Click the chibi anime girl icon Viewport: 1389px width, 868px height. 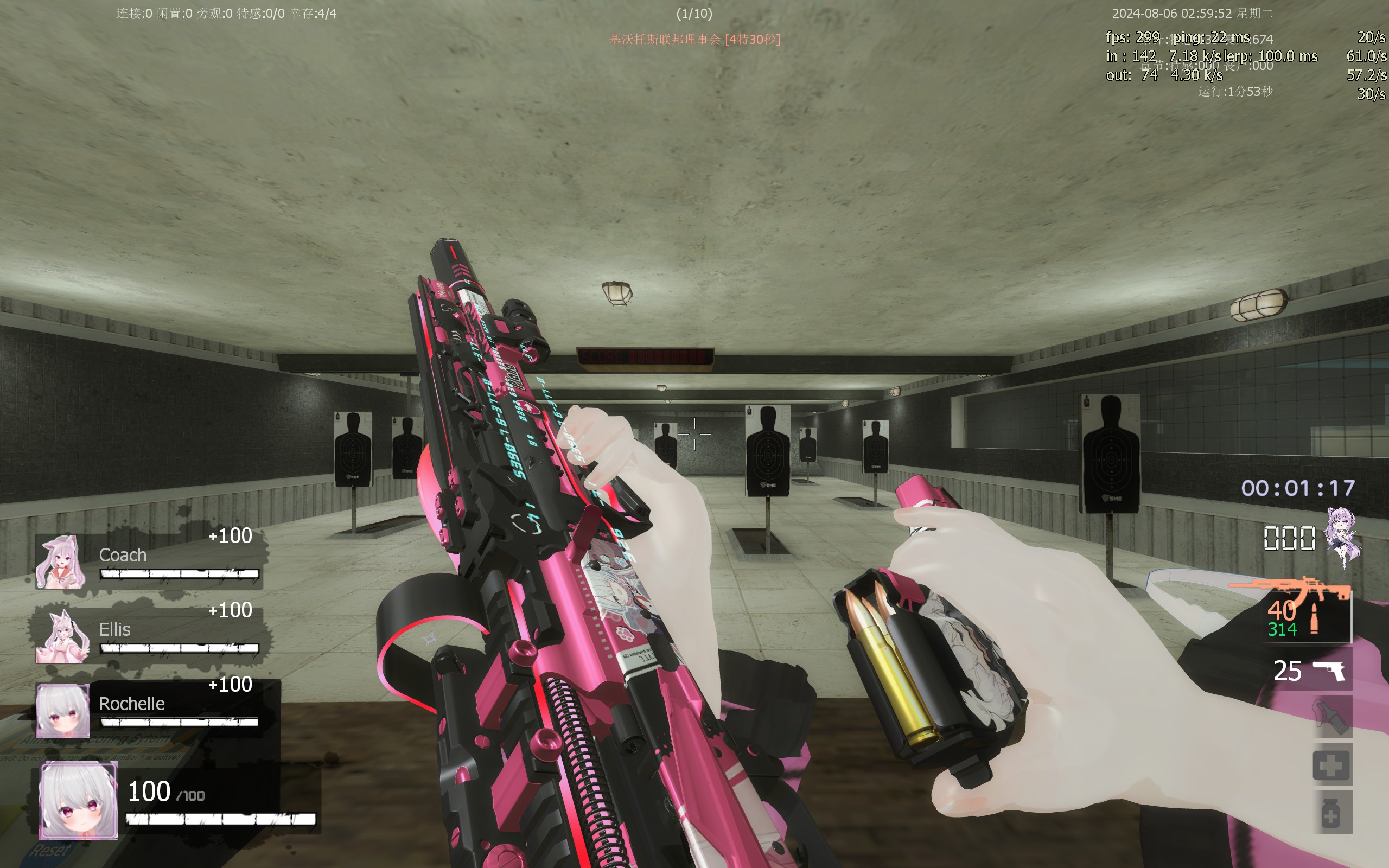click(x=1342, y=536)
